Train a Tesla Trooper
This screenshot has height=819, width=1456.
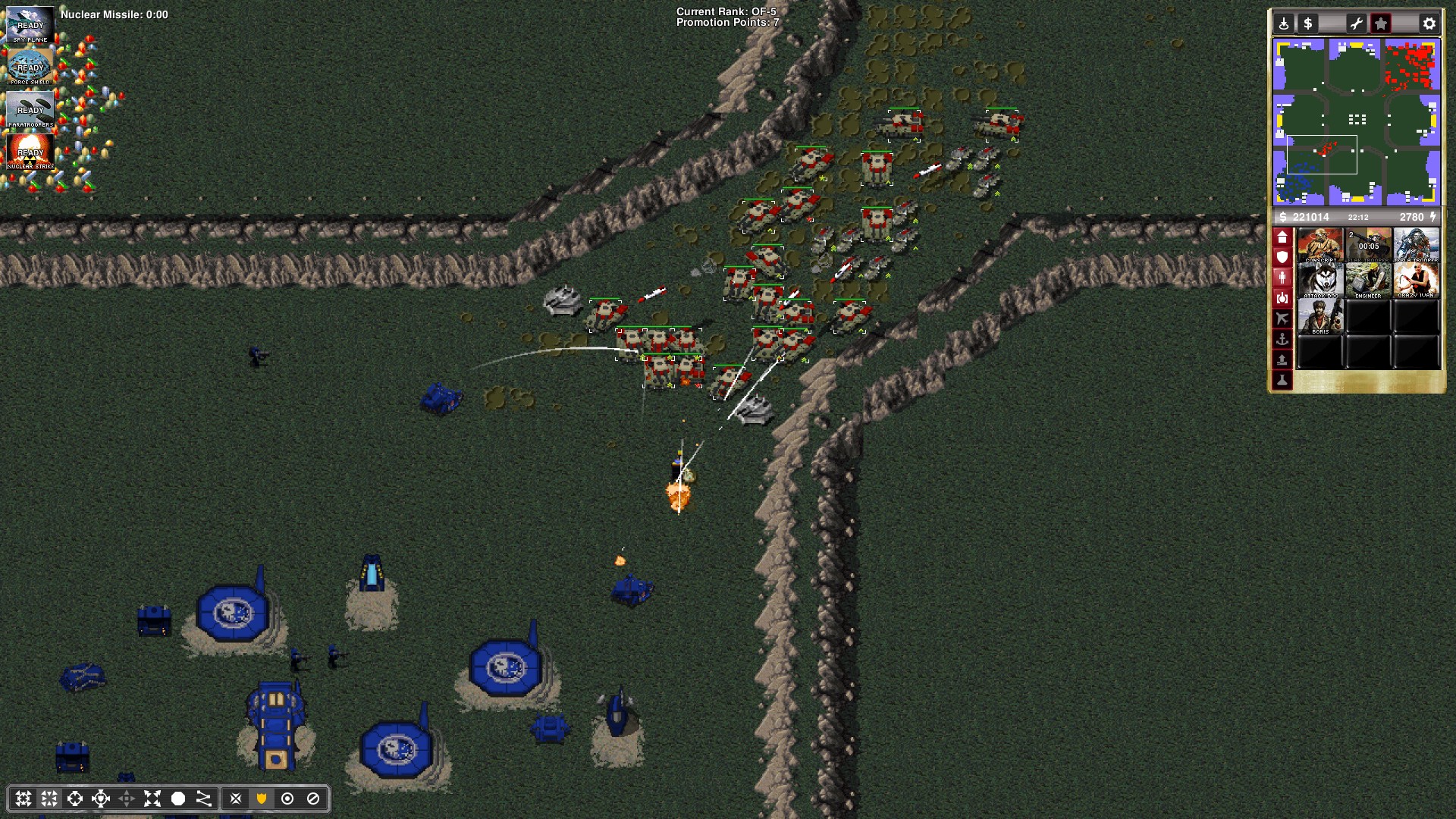click(1416, 245)
